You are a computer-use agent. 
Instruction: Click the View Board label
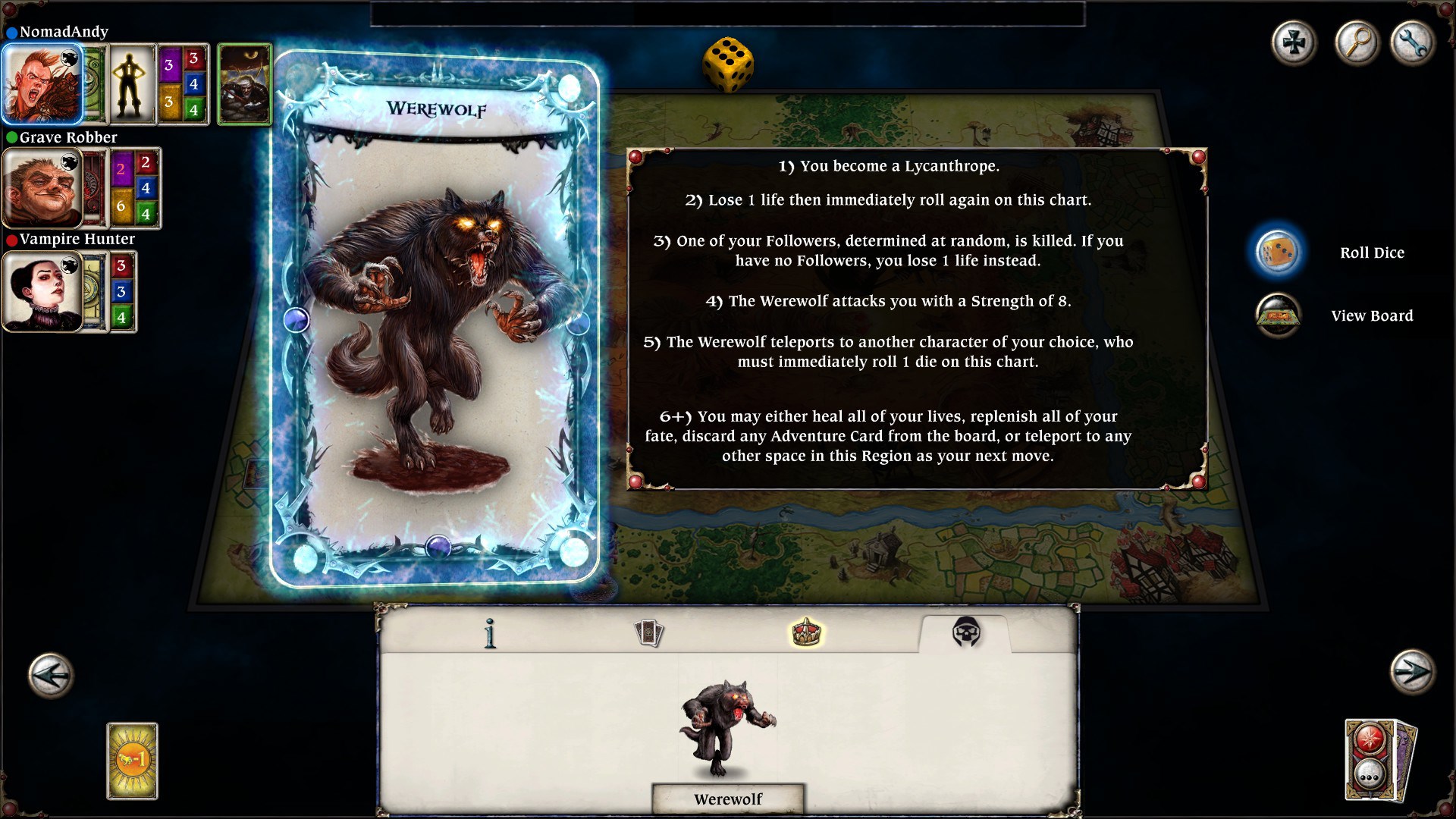coord(1373,315)
